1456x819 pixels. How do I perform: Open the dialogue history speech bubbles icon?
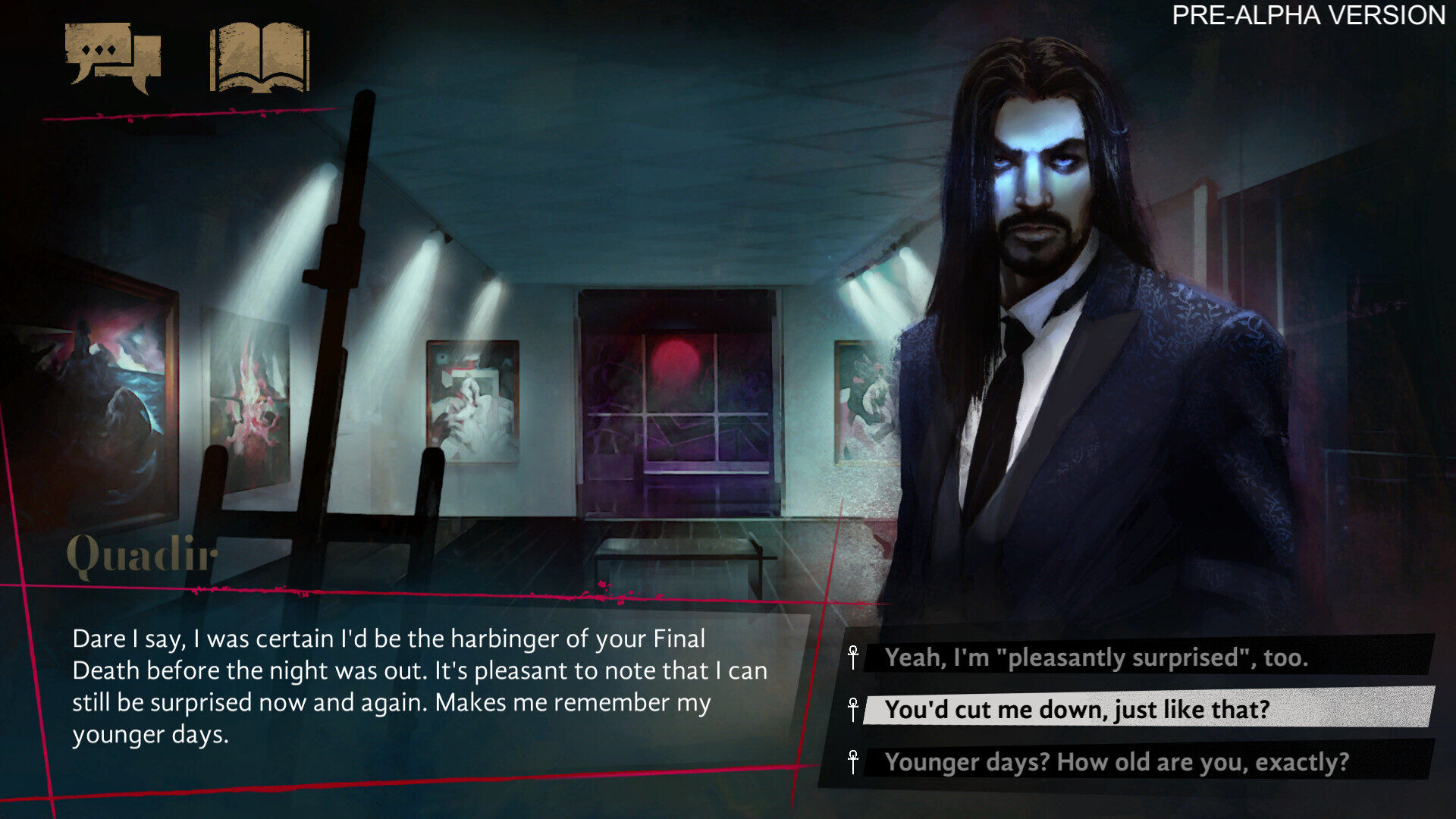[113, 57]
